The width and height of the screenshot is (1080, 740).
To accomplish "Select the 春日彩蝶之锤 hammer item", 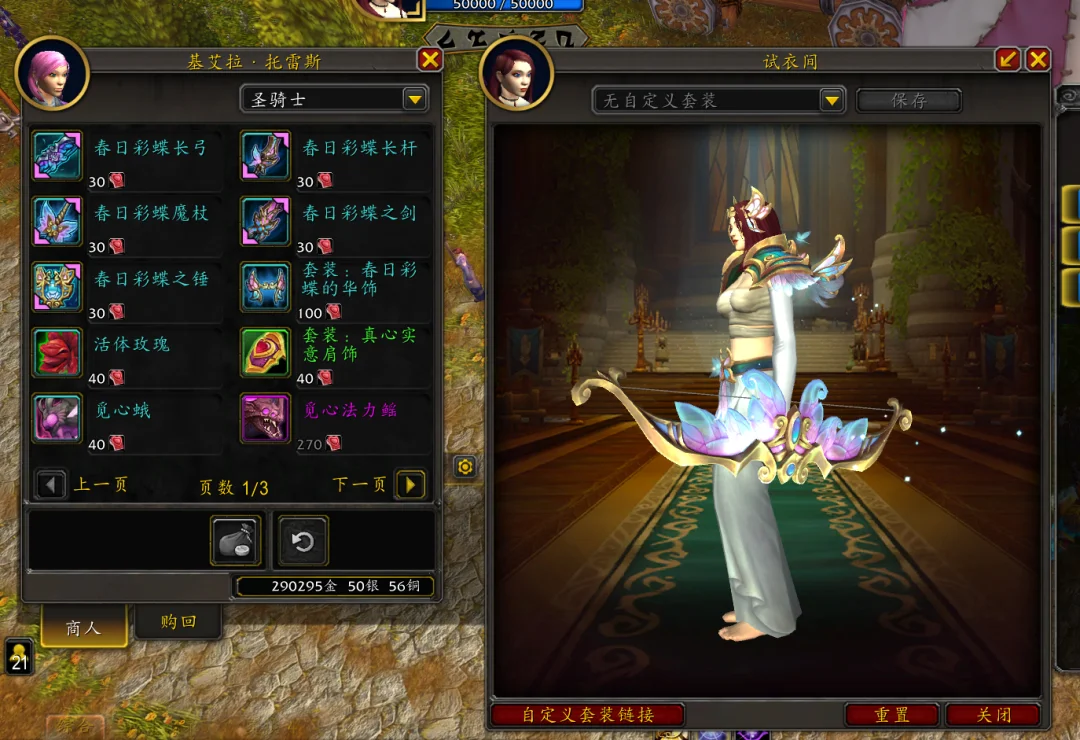I will (57, 287).
